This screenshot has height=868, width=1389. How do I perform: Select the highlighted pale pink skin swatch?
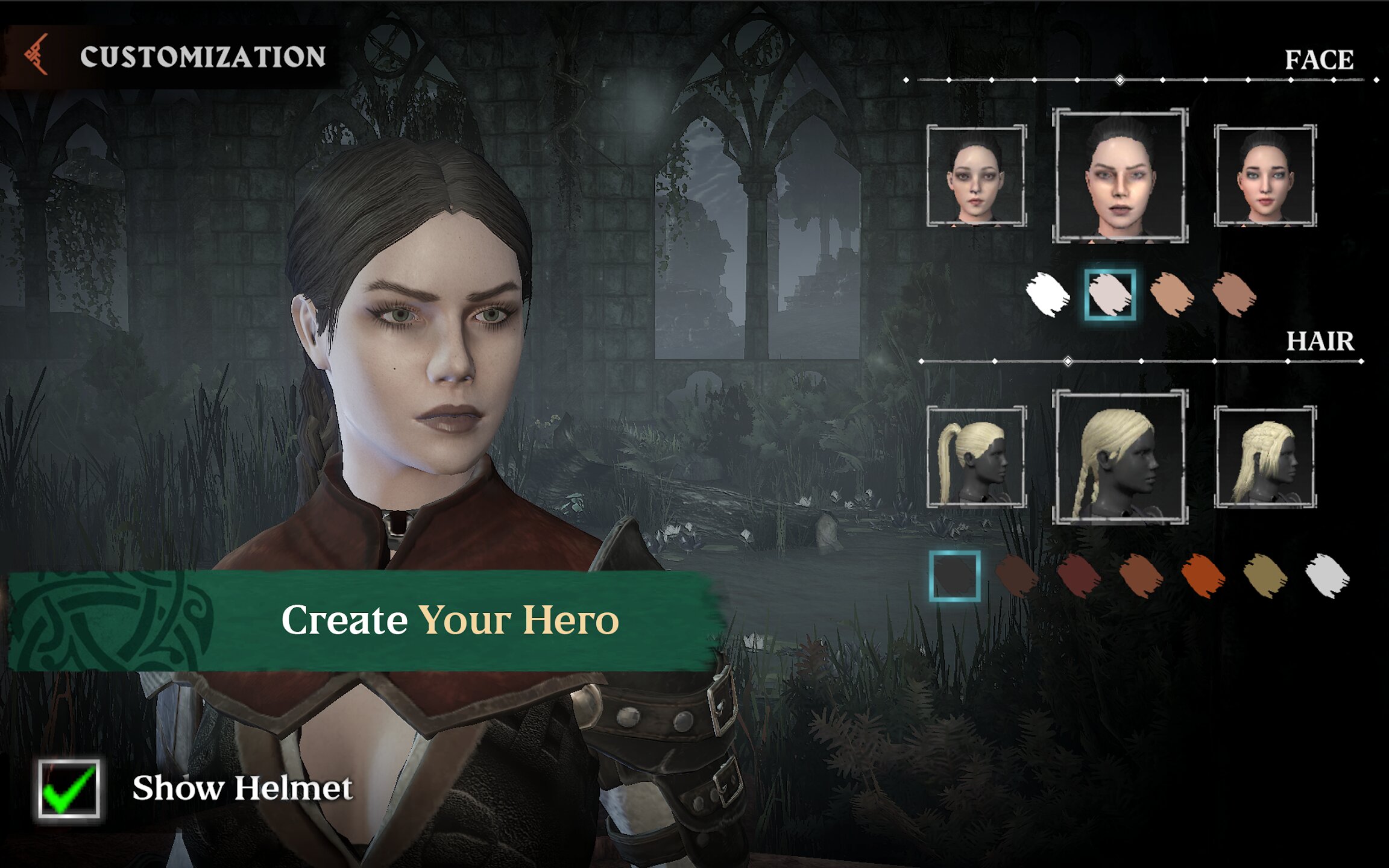1110,294
